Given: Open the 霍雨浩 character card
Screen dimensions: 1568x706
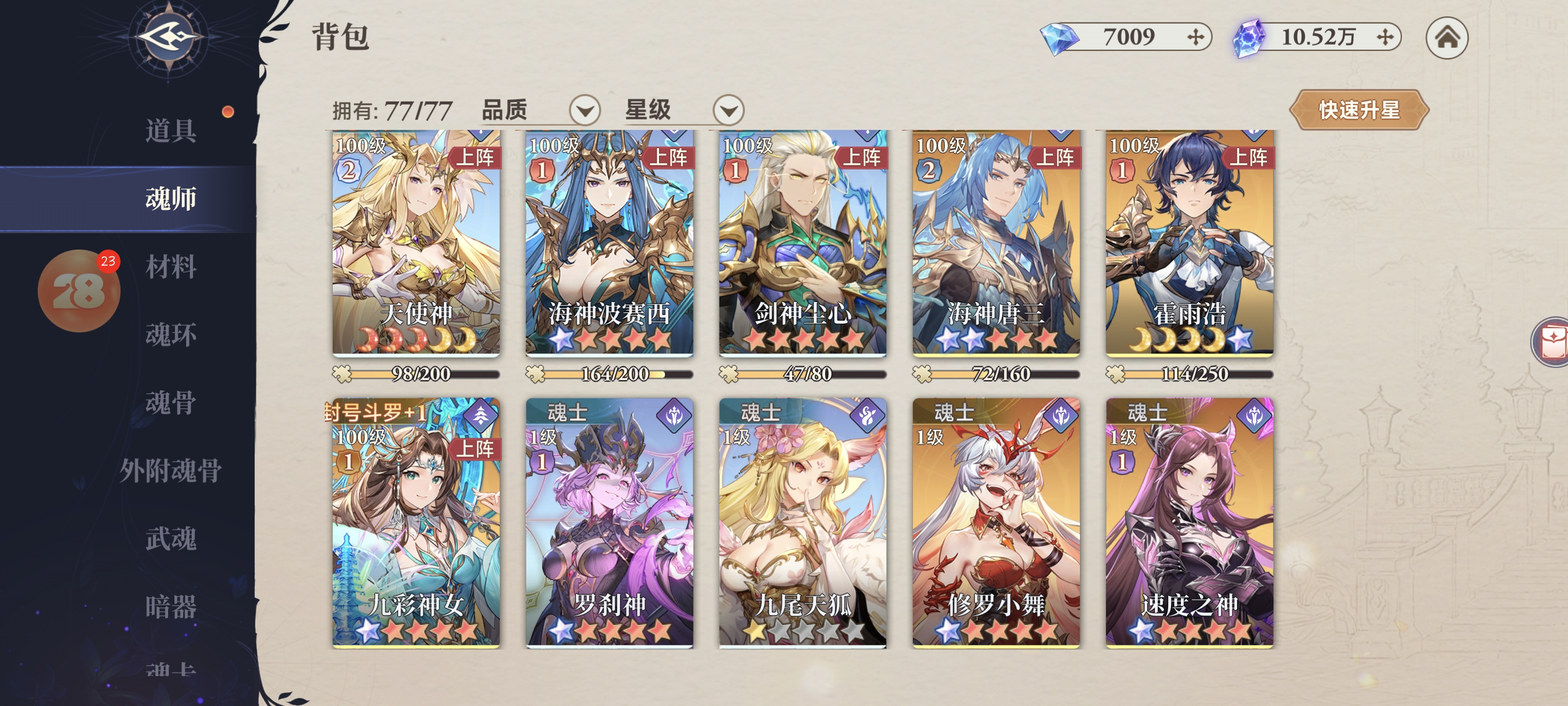Looking at the screenshot, I should (x=1189, y=244).
